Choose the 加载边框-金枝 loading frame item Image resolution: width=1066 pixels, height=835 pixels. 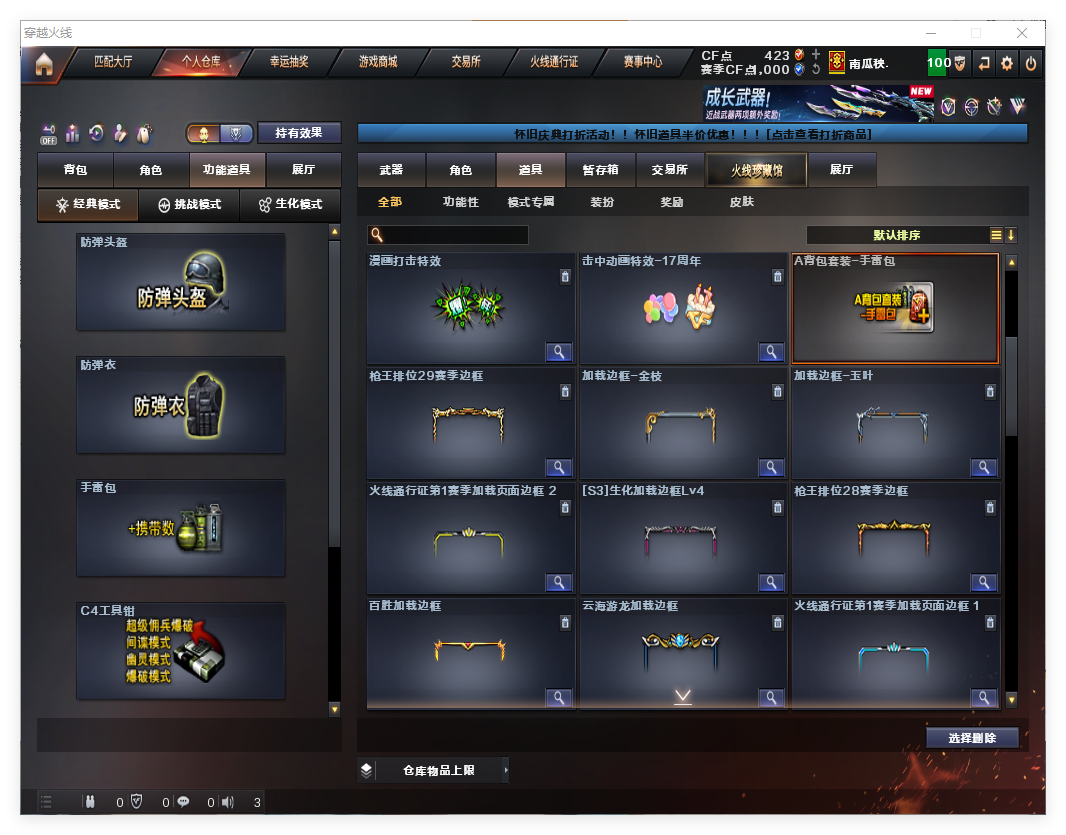point(683,424)
